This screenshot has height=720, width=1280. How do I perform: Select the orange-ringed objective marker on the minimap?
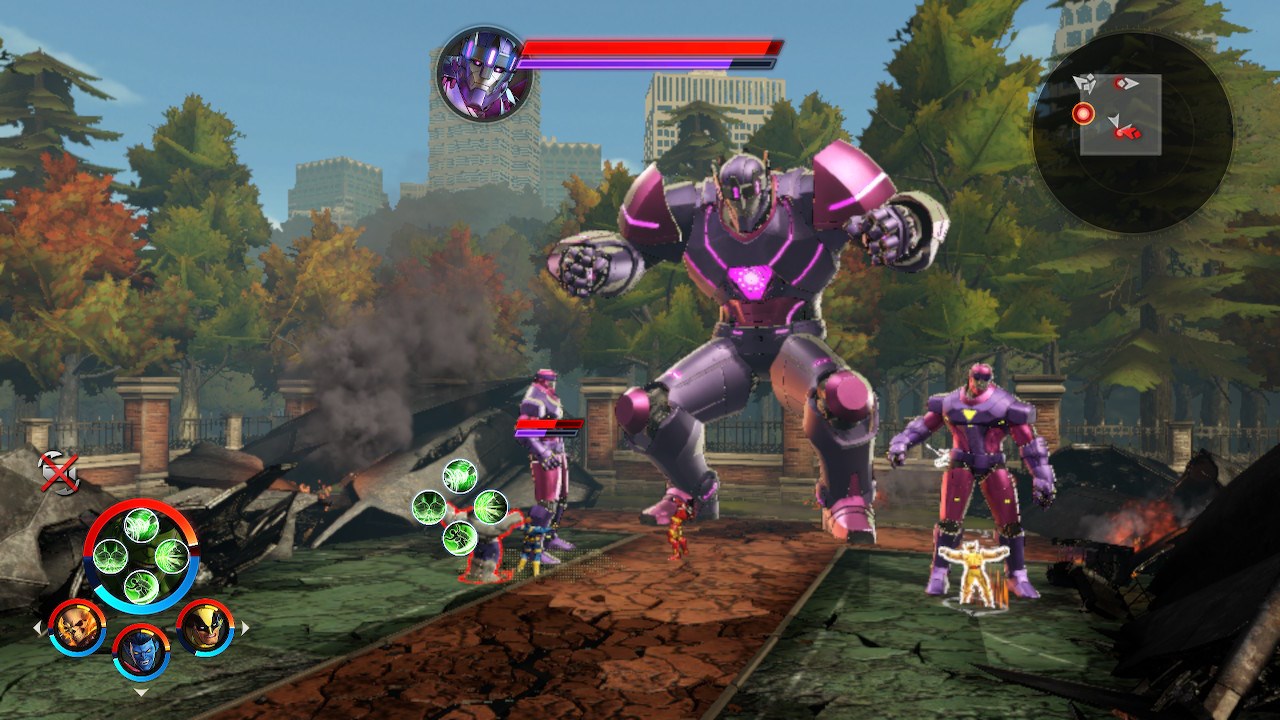(x=1083, y=114)
